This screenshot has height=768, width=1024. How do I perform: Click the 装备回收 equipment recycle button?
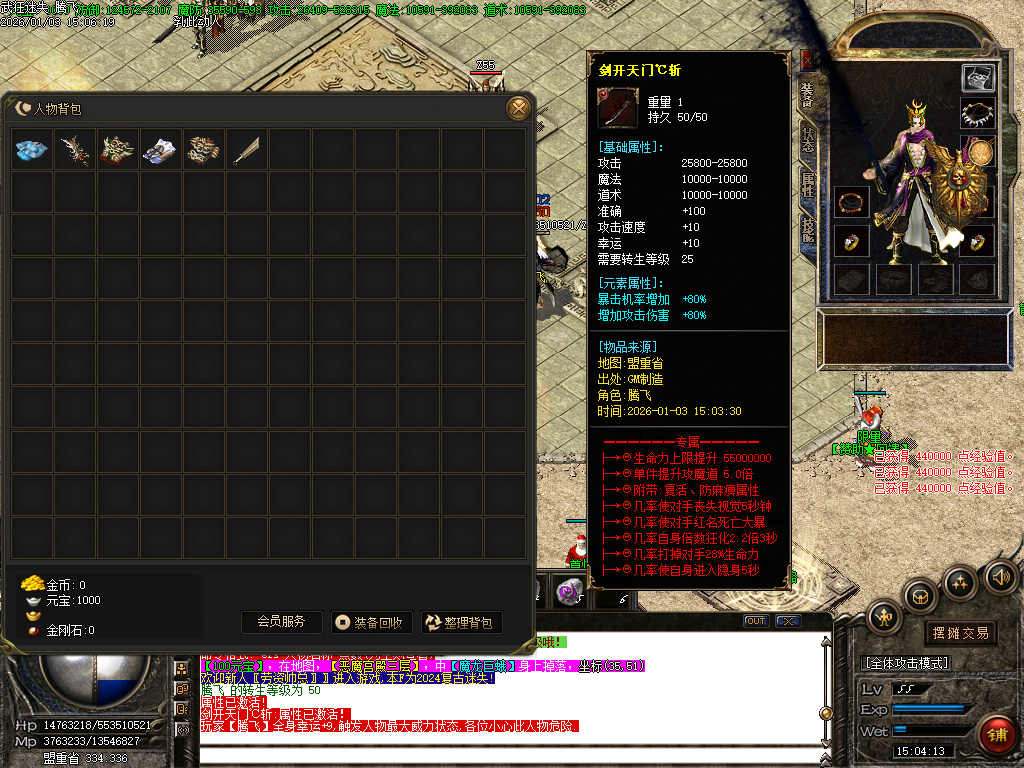coord(371,622)
